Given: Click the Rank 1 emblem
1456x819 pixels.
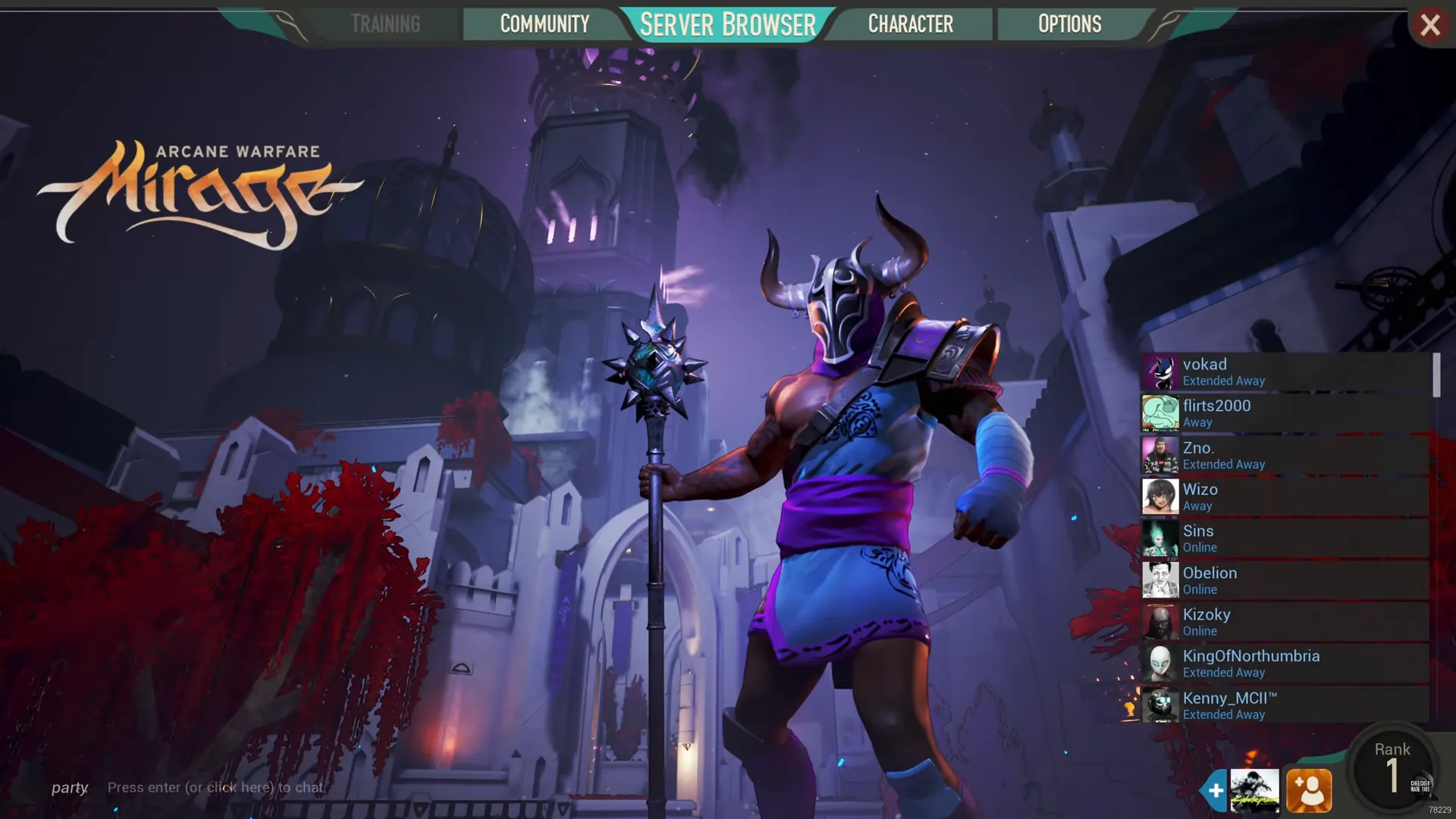Looking at the screenshot, I should click(1392, 770).
